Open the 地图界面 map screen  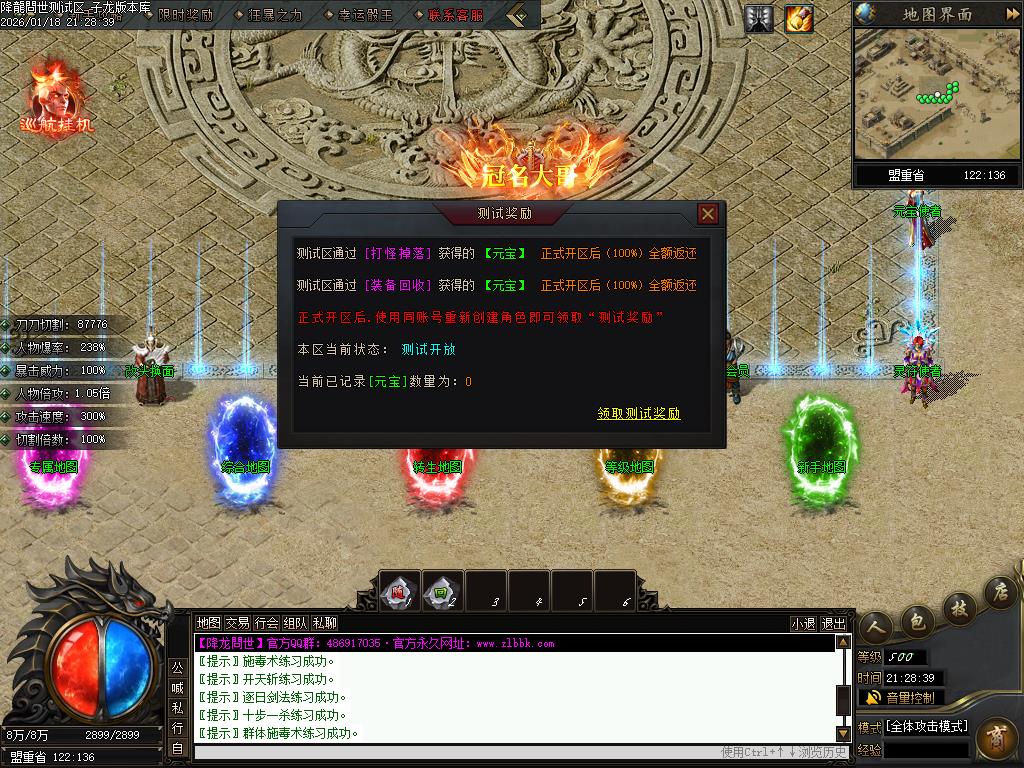pos(937,14)
